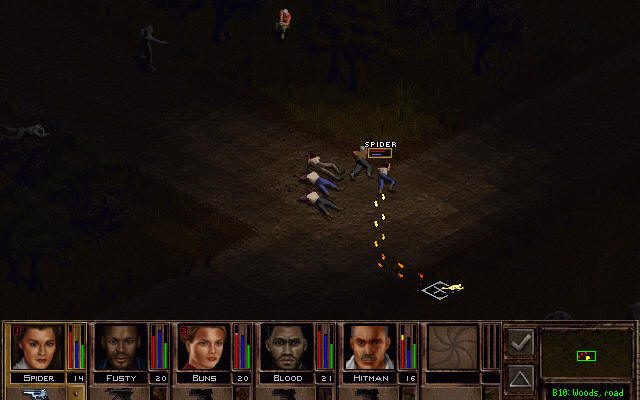This screenshot has height=400, width=640.
Task: Click Spider's pistol weapon slot
Action: click(x=28, y=393)
